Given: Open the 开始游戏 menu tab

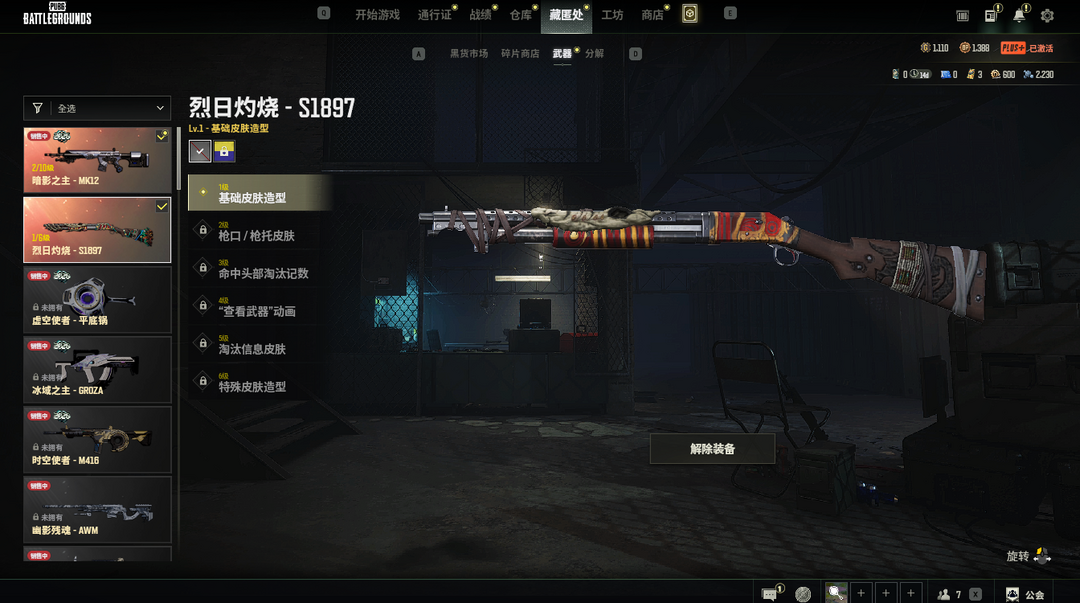Looking at the screenshot, I should point(377,15).
